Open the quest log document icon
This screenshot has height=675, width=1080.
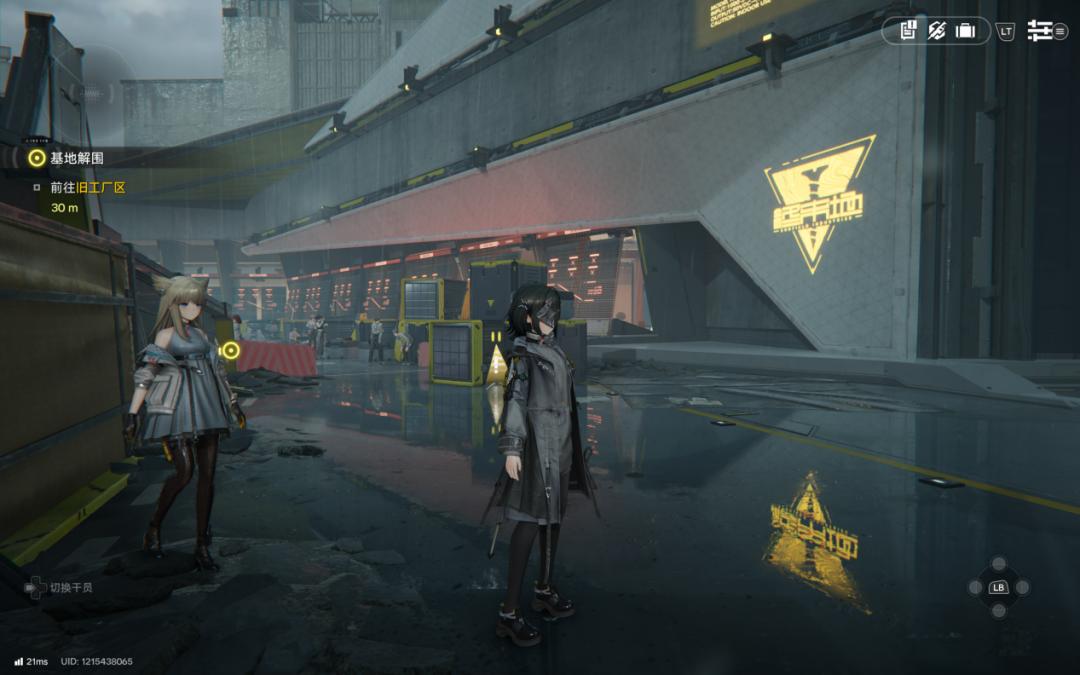[x=908, y=31]
